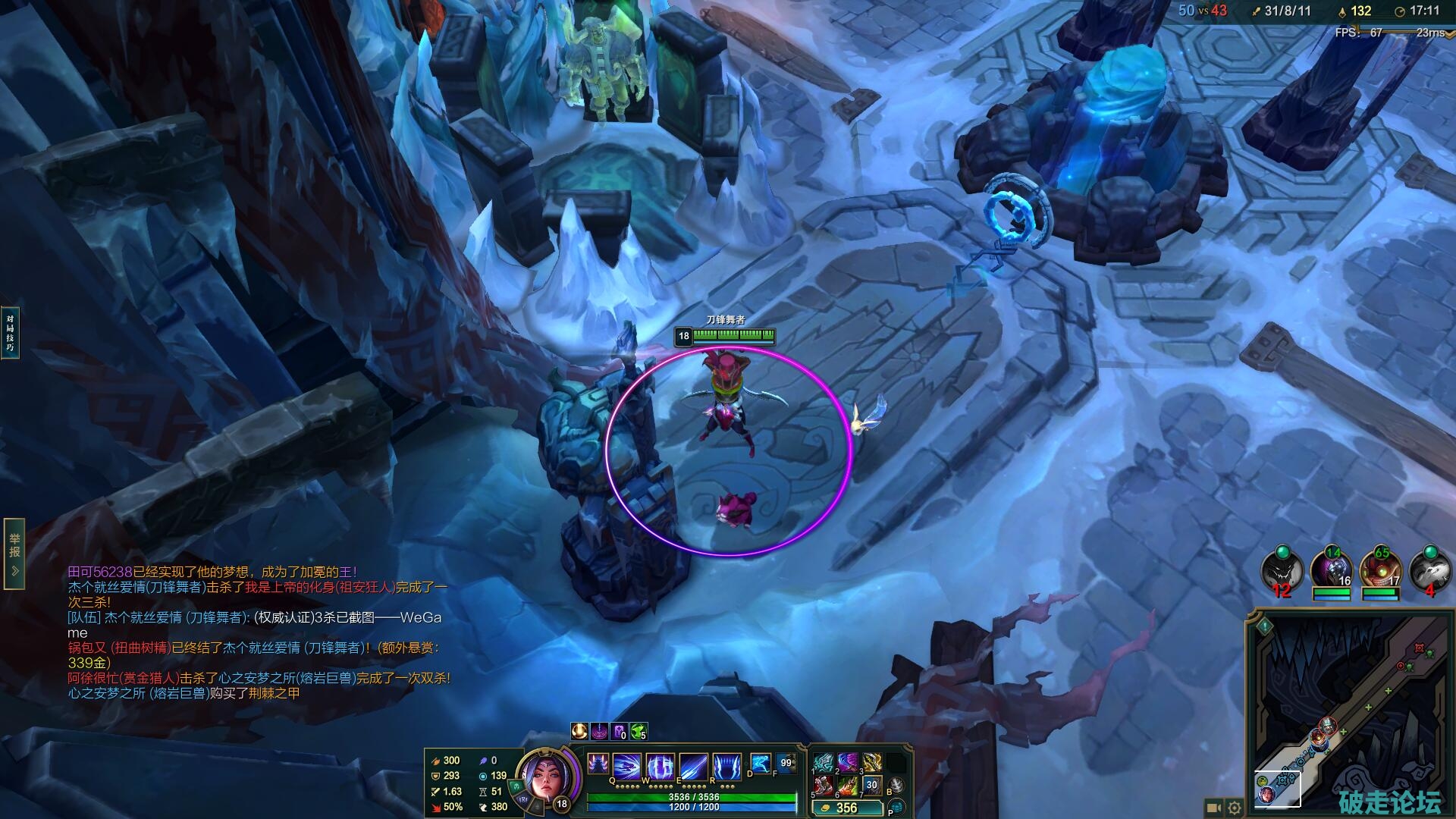Open the shop via the gold button
This screenshot has width=1456, height=819.
click(x=846, y=808)
